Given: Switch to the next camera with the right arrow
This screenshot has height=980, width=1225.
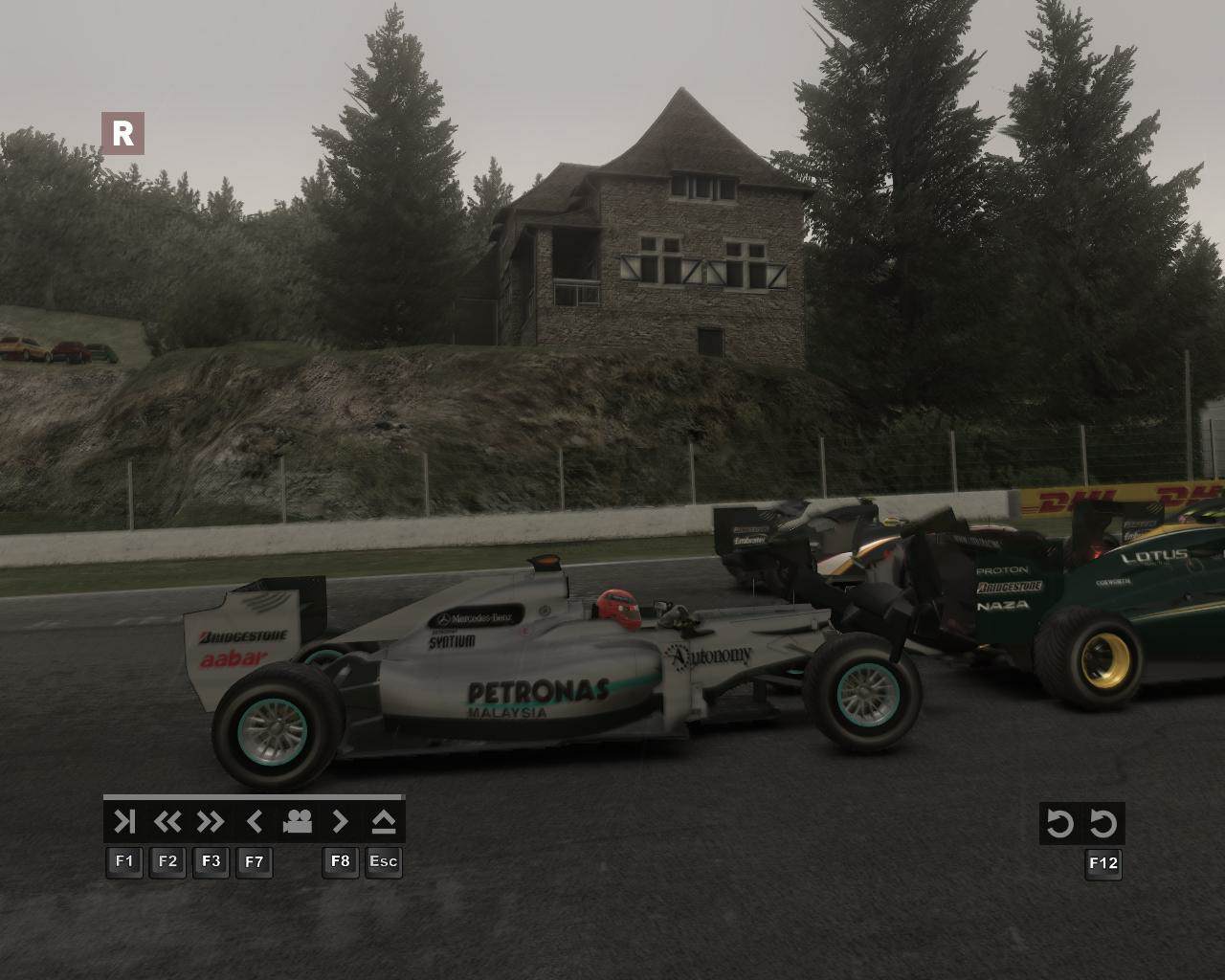Looking at the screenshot, I should tap(341, 822).
